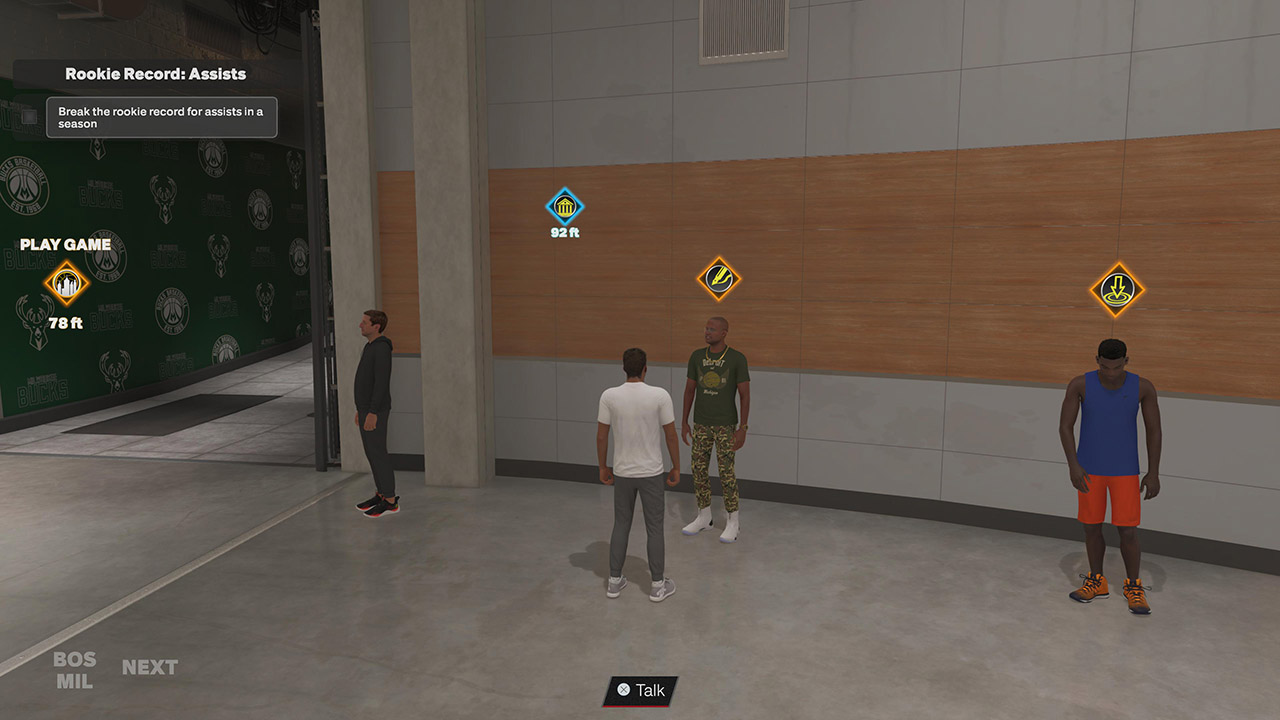The width and height of the screenshot is (1280, 720).
Task: Click the 92 ft distance label
Action: (x=565, y=232)
